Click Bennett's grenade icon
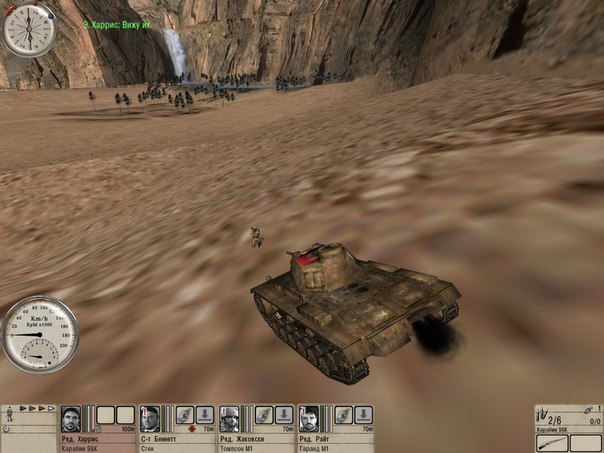This screenshot has width=604, height=453. (184, 415)
